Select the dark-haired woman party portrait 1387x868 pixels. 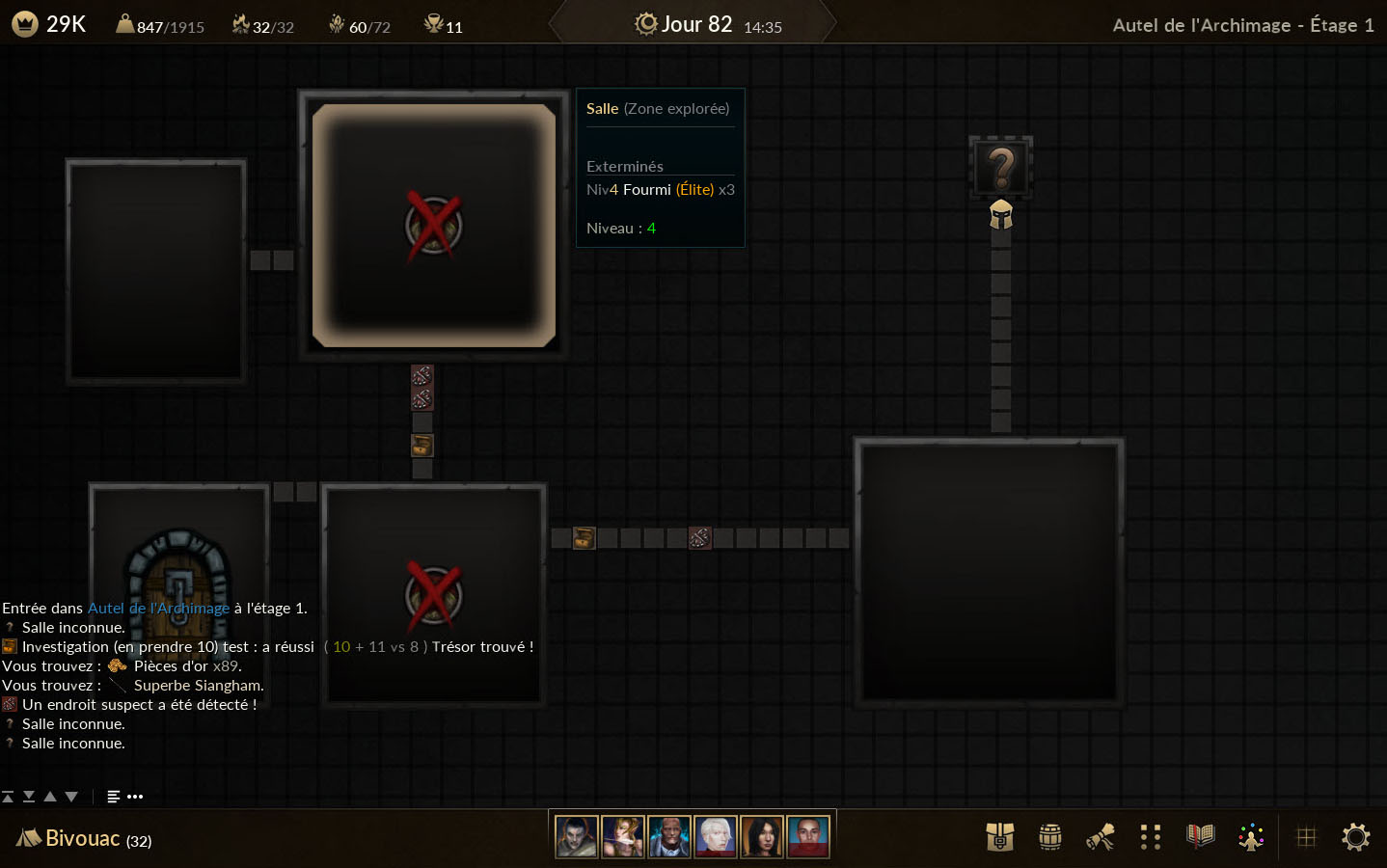click(762, 837)
